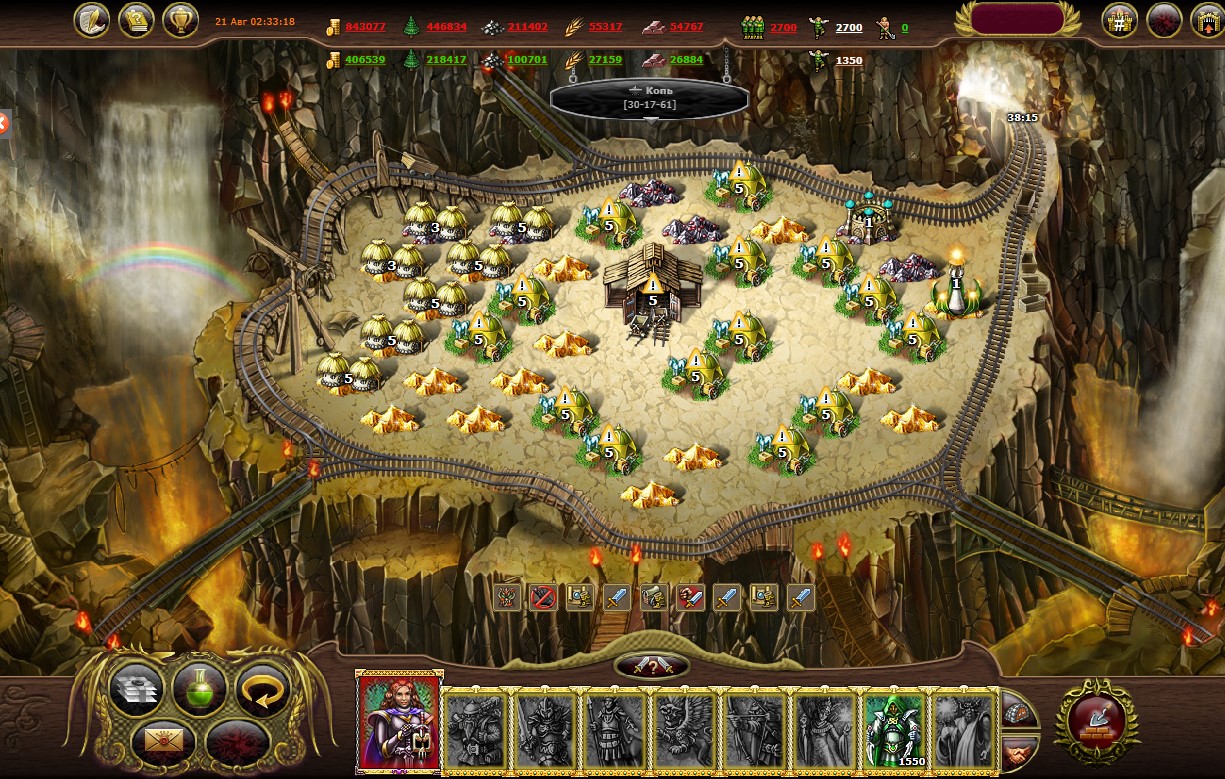
Task: Open the gold trophy rankings
Action: 180,21
